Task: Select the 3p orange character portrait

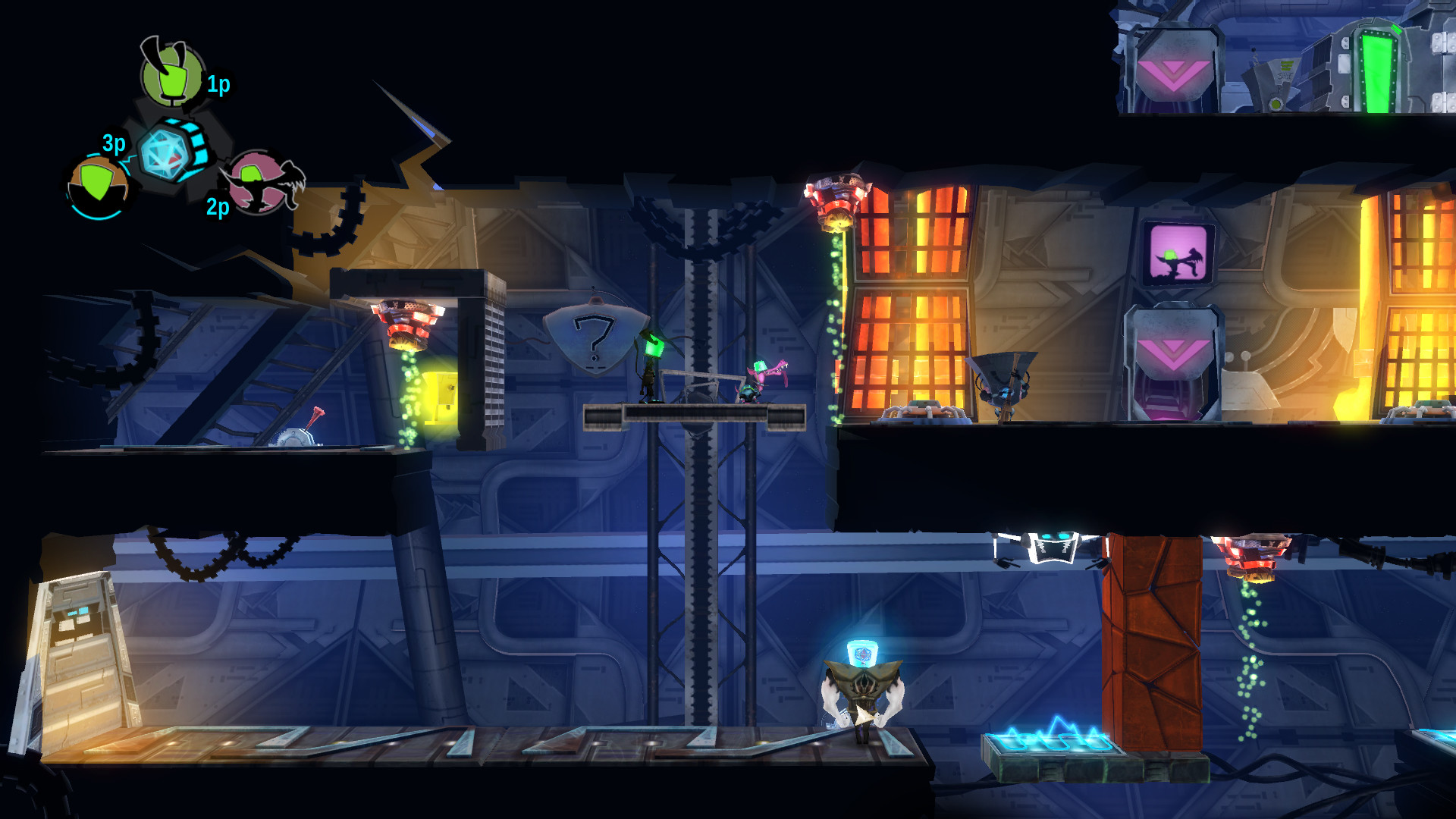Action: click(x=98, y=185)
